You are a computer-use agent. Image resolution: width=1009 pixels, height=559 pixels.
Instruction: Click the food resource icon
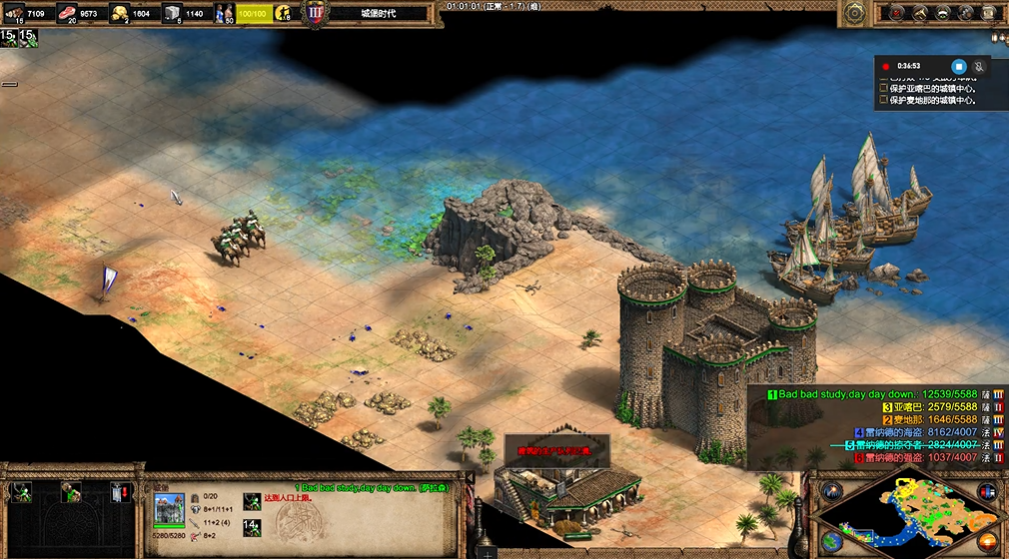pos(68,14)
